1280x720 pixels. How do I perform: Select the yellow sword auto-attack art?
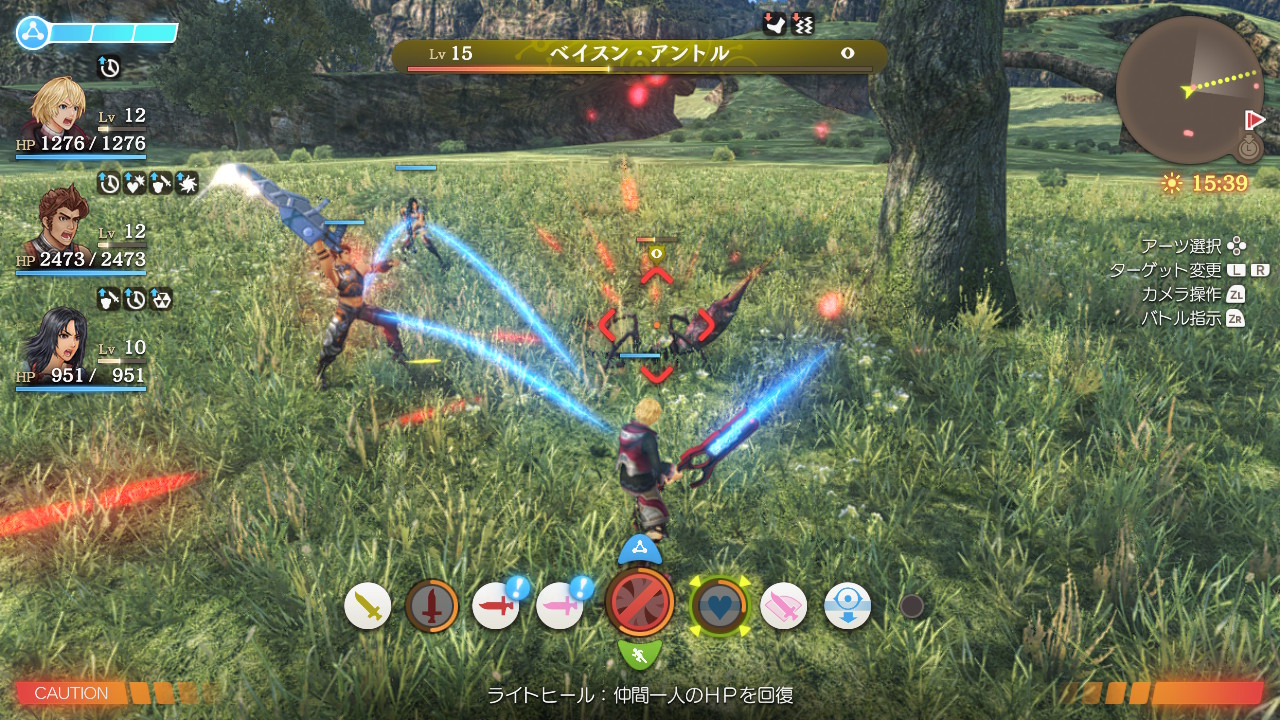pos(368,606)
